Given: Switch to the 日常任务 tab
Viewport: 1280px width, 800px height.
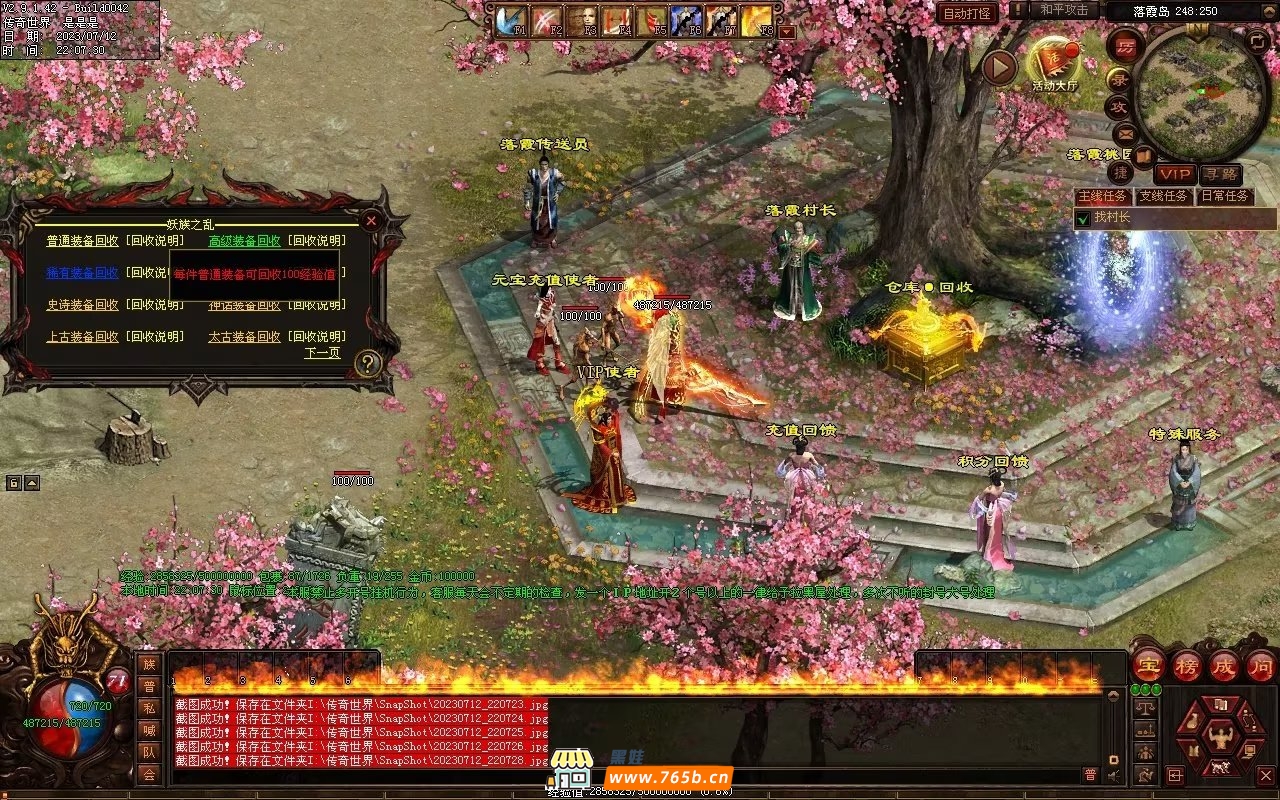Looking at the screenshot, I should 1225,196.
